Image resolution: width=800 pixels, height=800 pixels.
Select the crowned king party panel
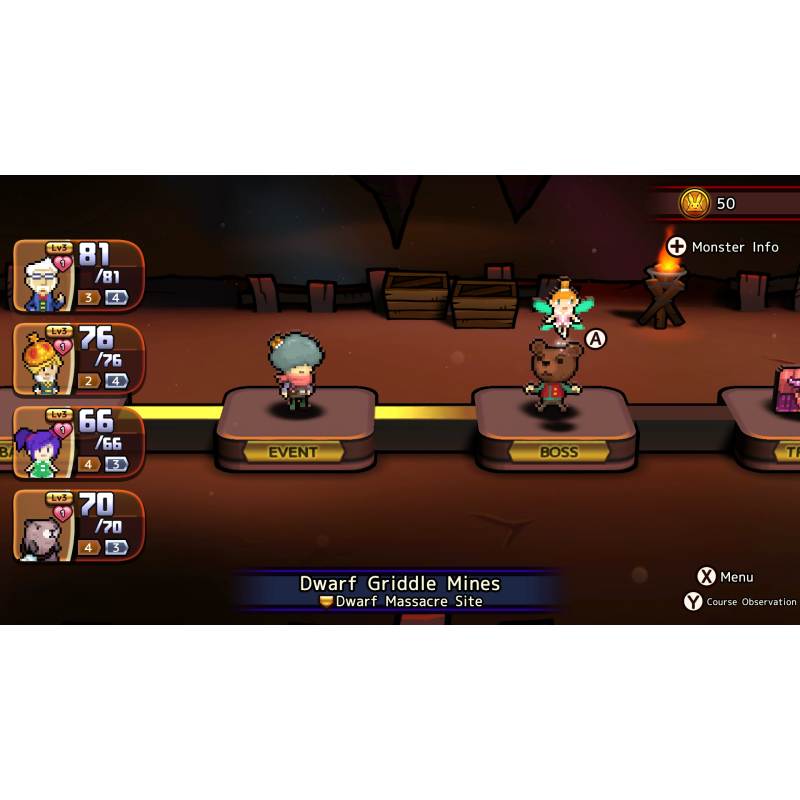coord(78,359)
